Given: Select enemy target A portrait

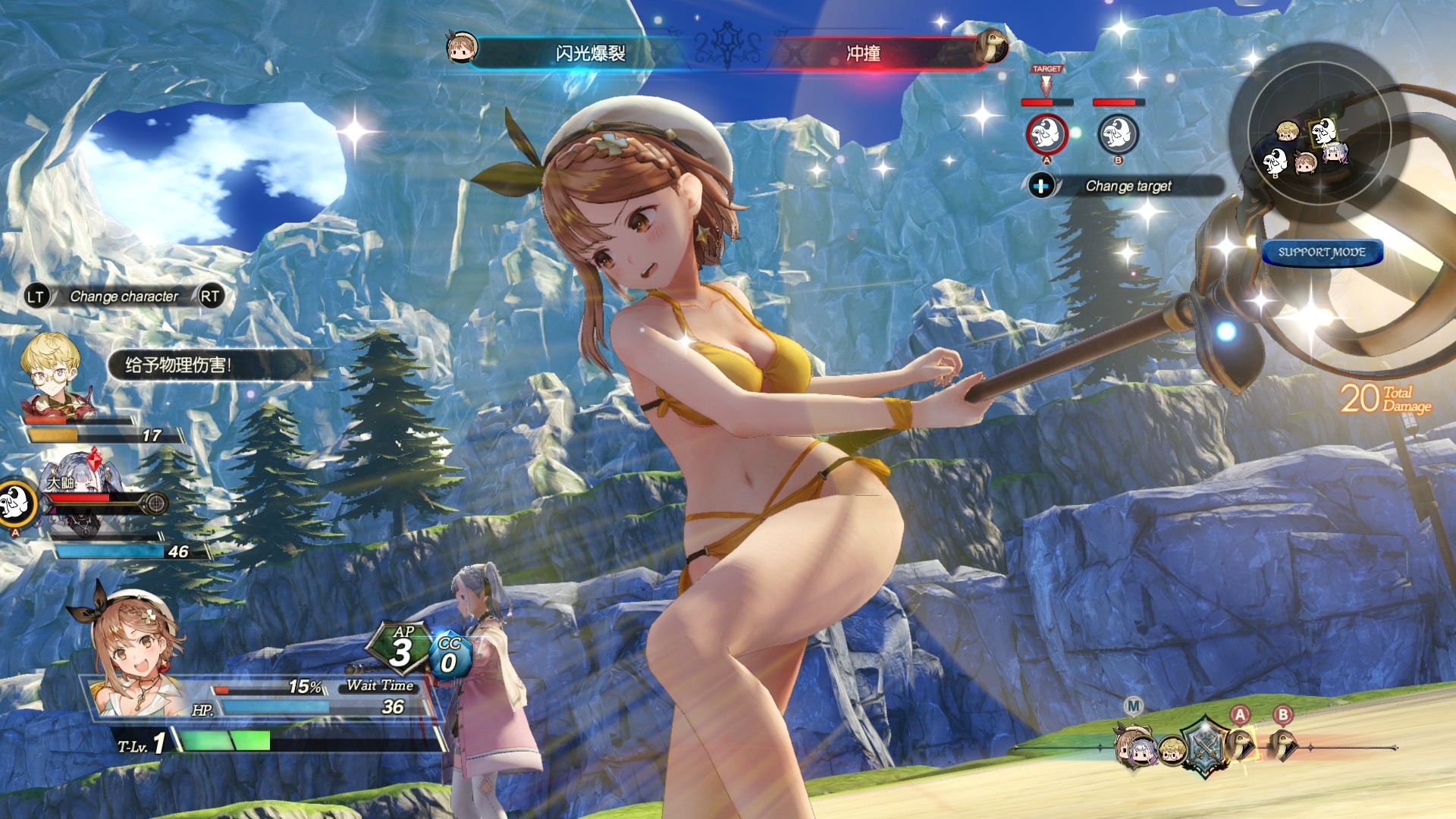Looking at the screenshot, I should click(x=1046, y=135).
